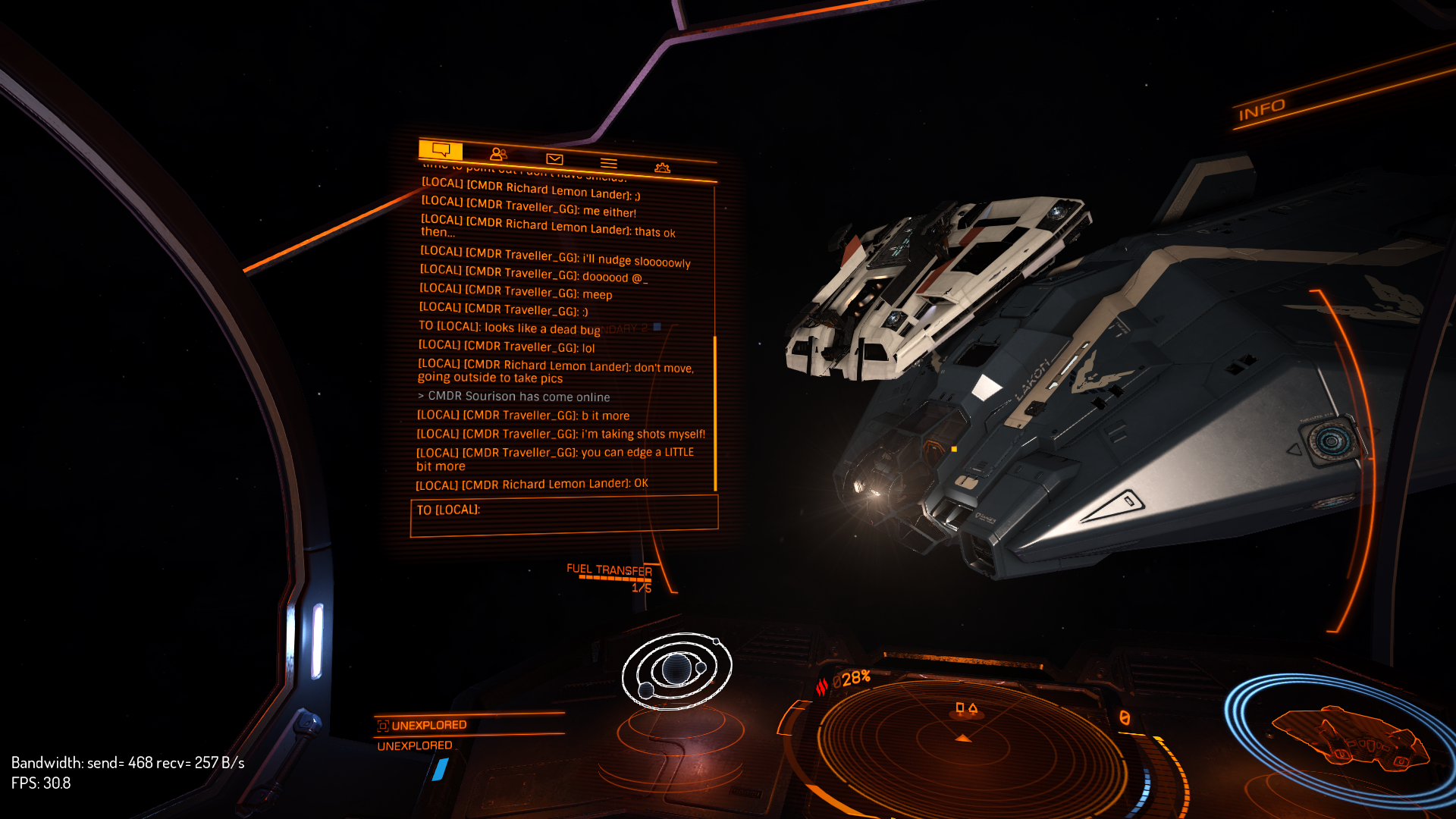Open the friends and contacts tab

498,154
